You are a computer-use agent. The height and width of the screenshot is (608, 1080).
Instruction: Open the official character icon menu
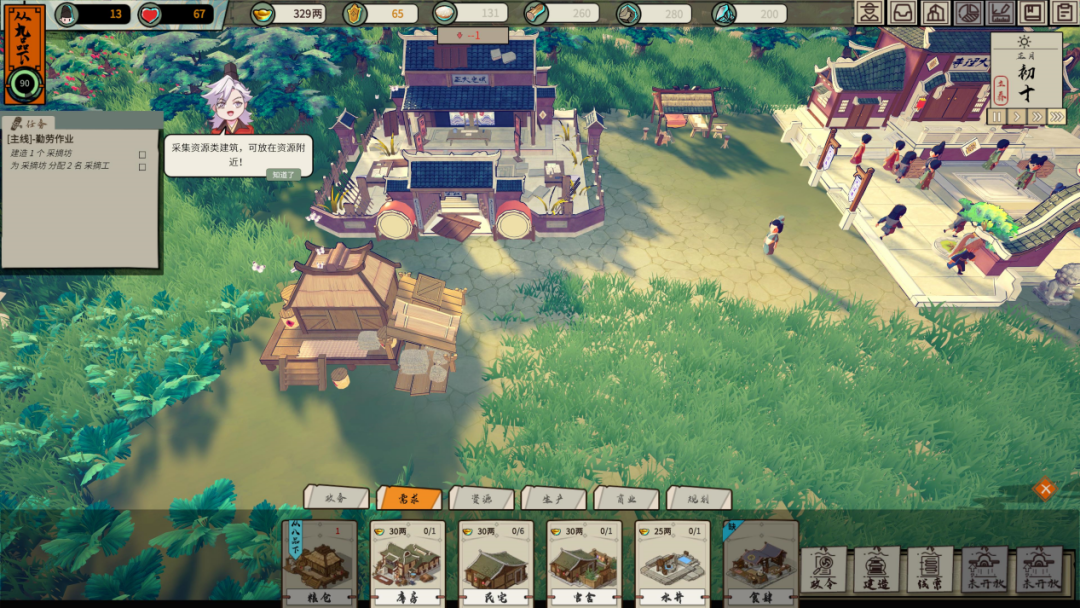click(x=870, y=13)
